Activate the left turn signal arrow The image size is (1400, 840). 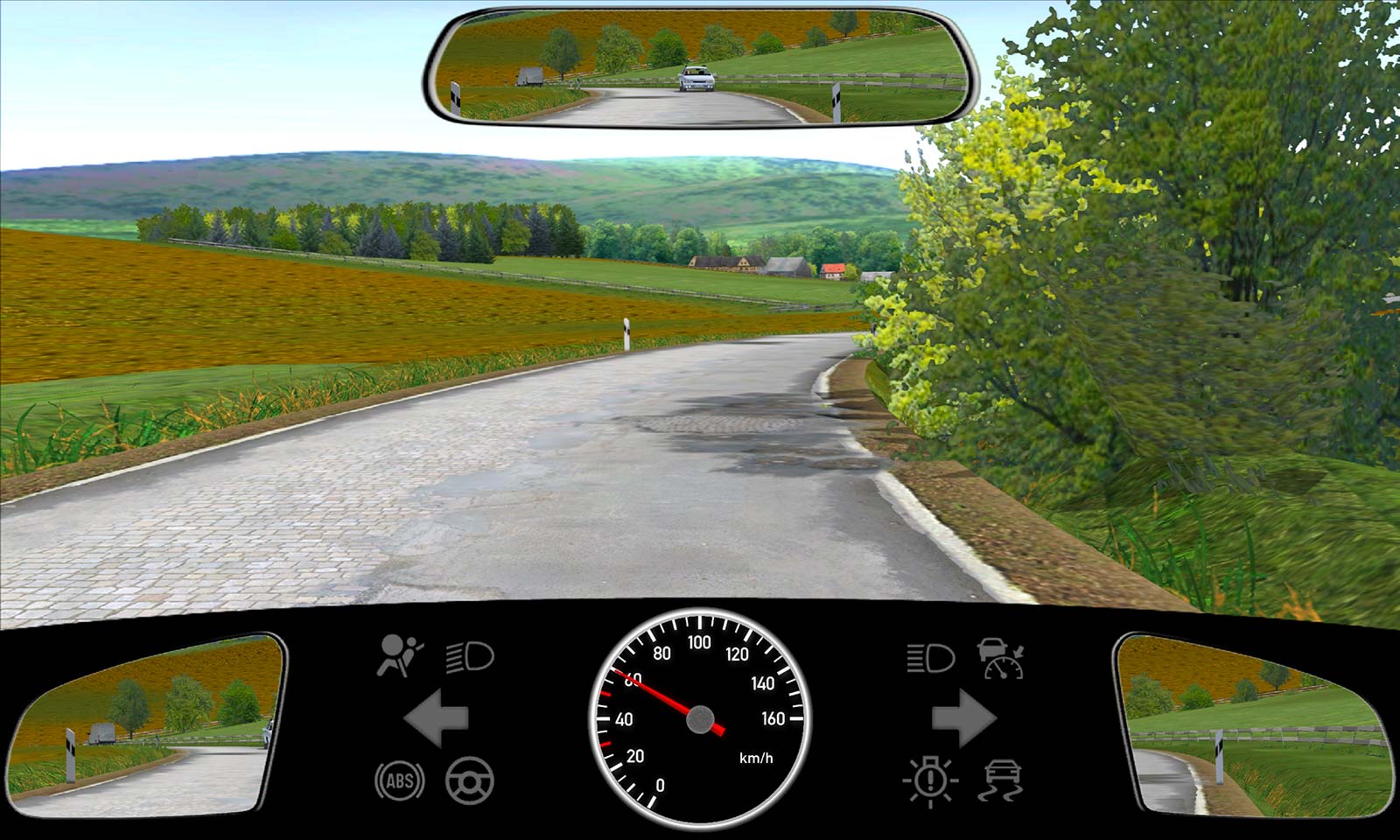[x=437, y=718]
